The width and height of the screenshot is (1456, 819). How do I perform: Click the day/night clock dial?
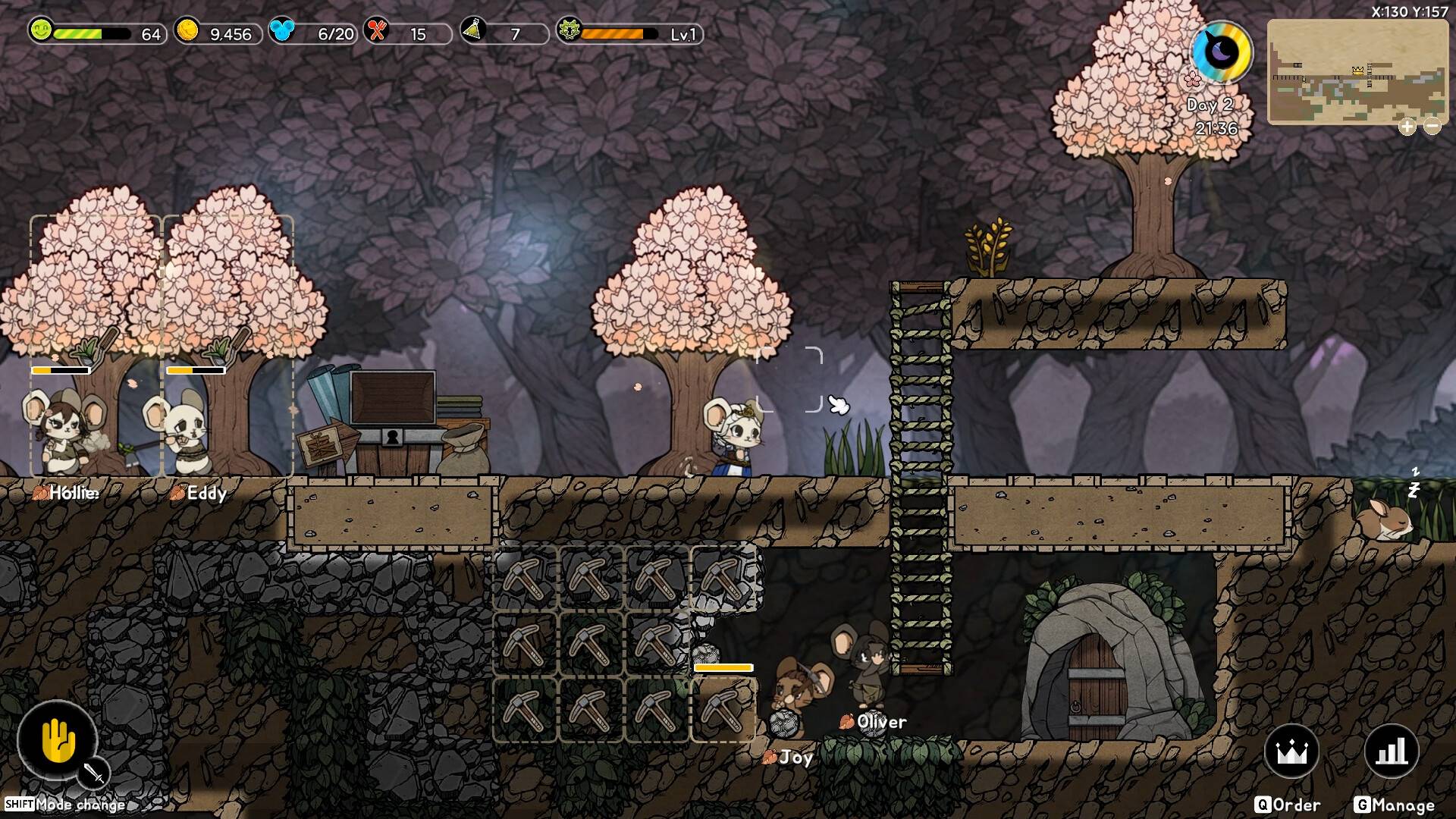coord(1223,53)
